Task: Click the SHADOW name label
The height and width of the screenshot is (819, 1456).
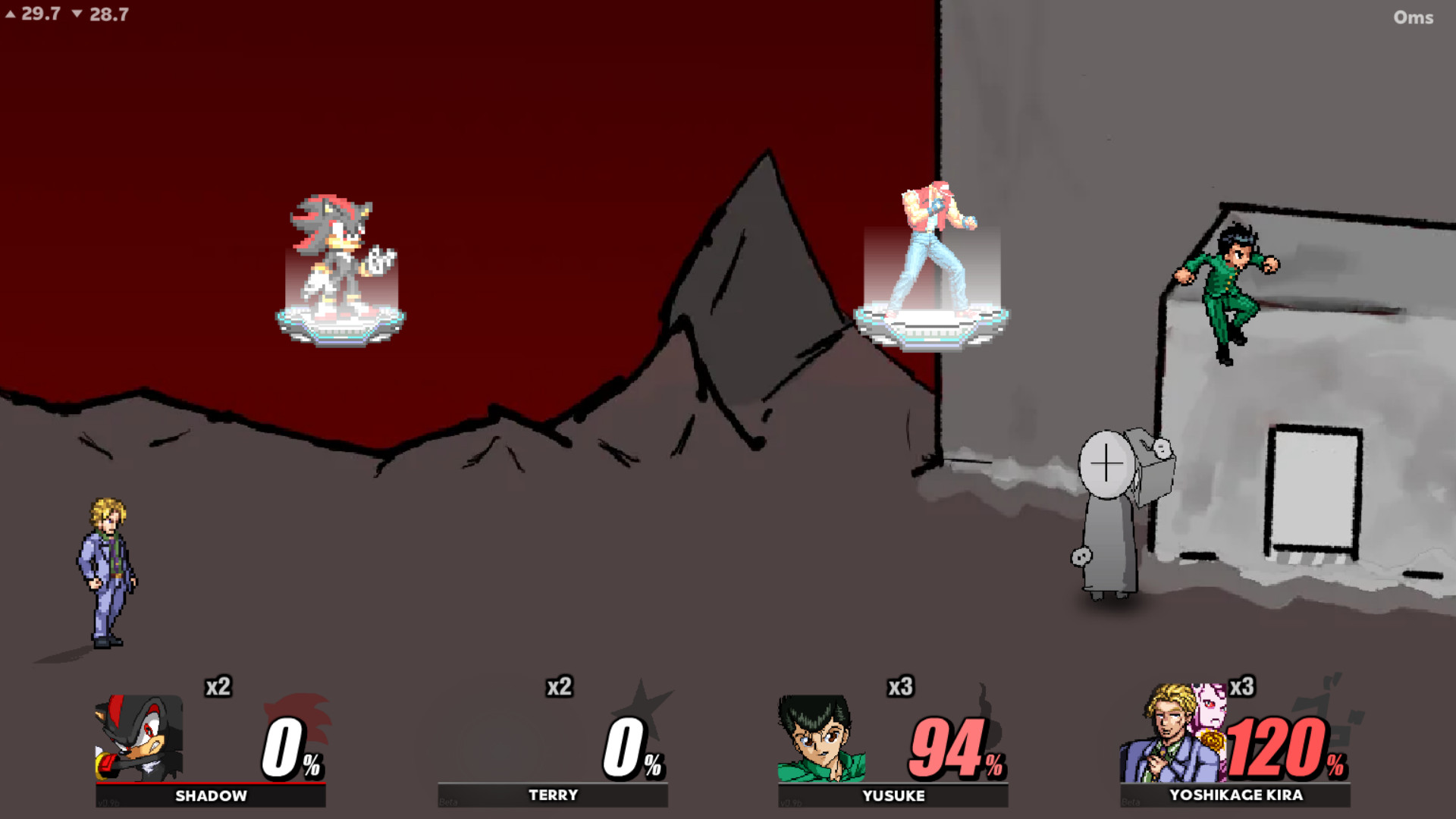Action: pyautogui.click(x=209, y=796)
